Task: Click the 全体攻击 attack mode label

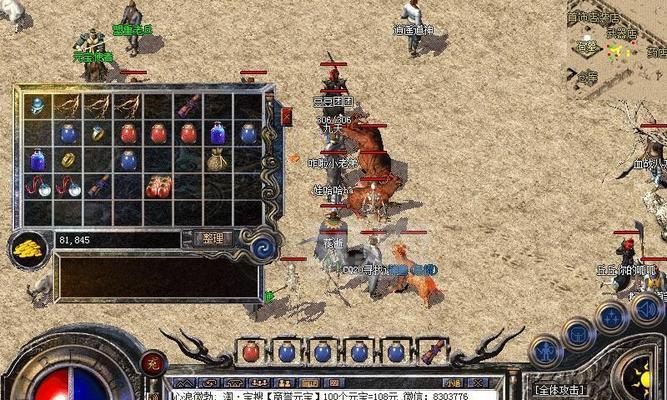Action: tap(560, 389)
